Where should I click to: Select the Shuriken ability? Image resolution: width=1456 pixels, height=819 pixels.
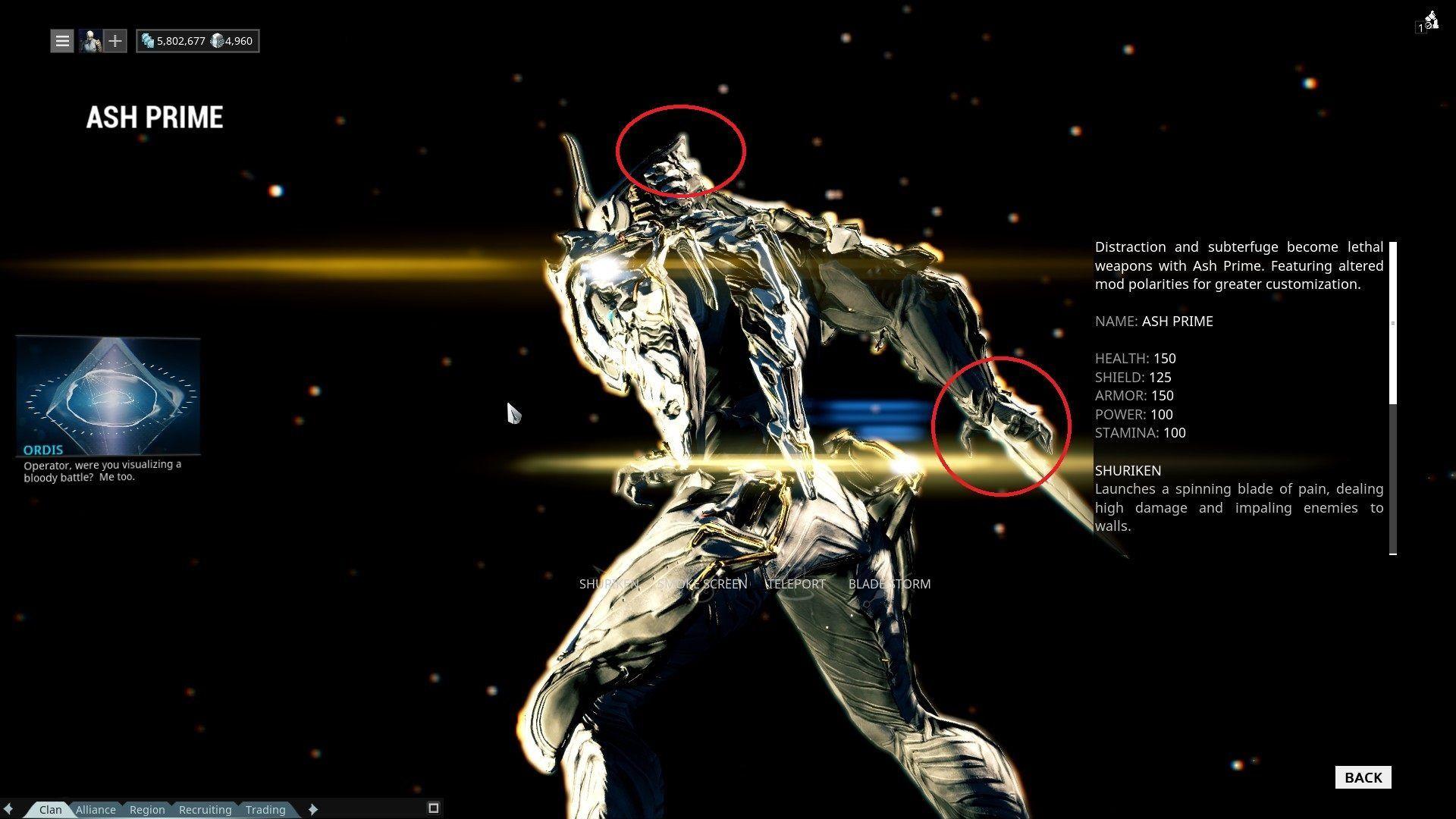(x=609, y=584)
